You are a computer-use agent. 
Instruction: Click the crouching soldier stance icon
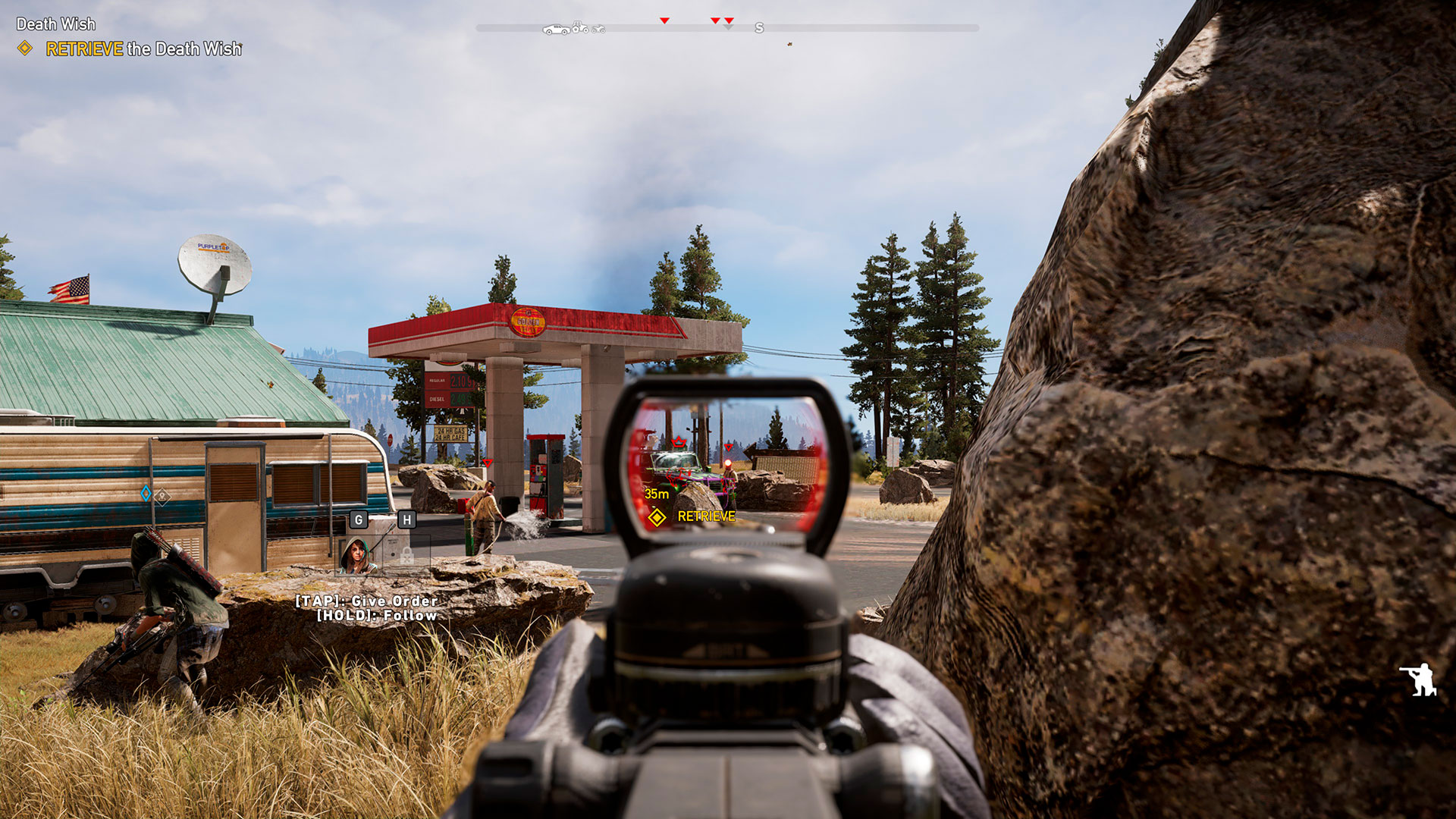click(x=1418, y=679)
